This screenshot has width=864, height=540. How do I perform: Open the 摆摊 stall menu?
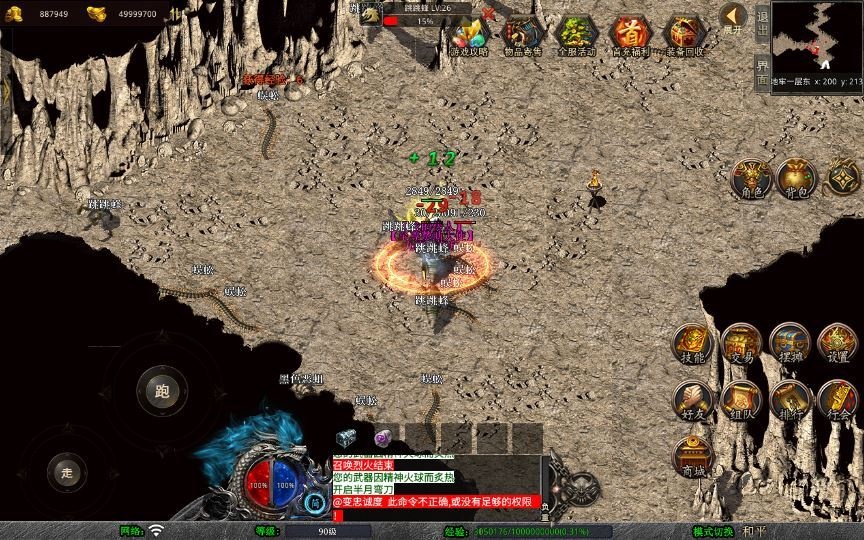(x=789, y=342)
